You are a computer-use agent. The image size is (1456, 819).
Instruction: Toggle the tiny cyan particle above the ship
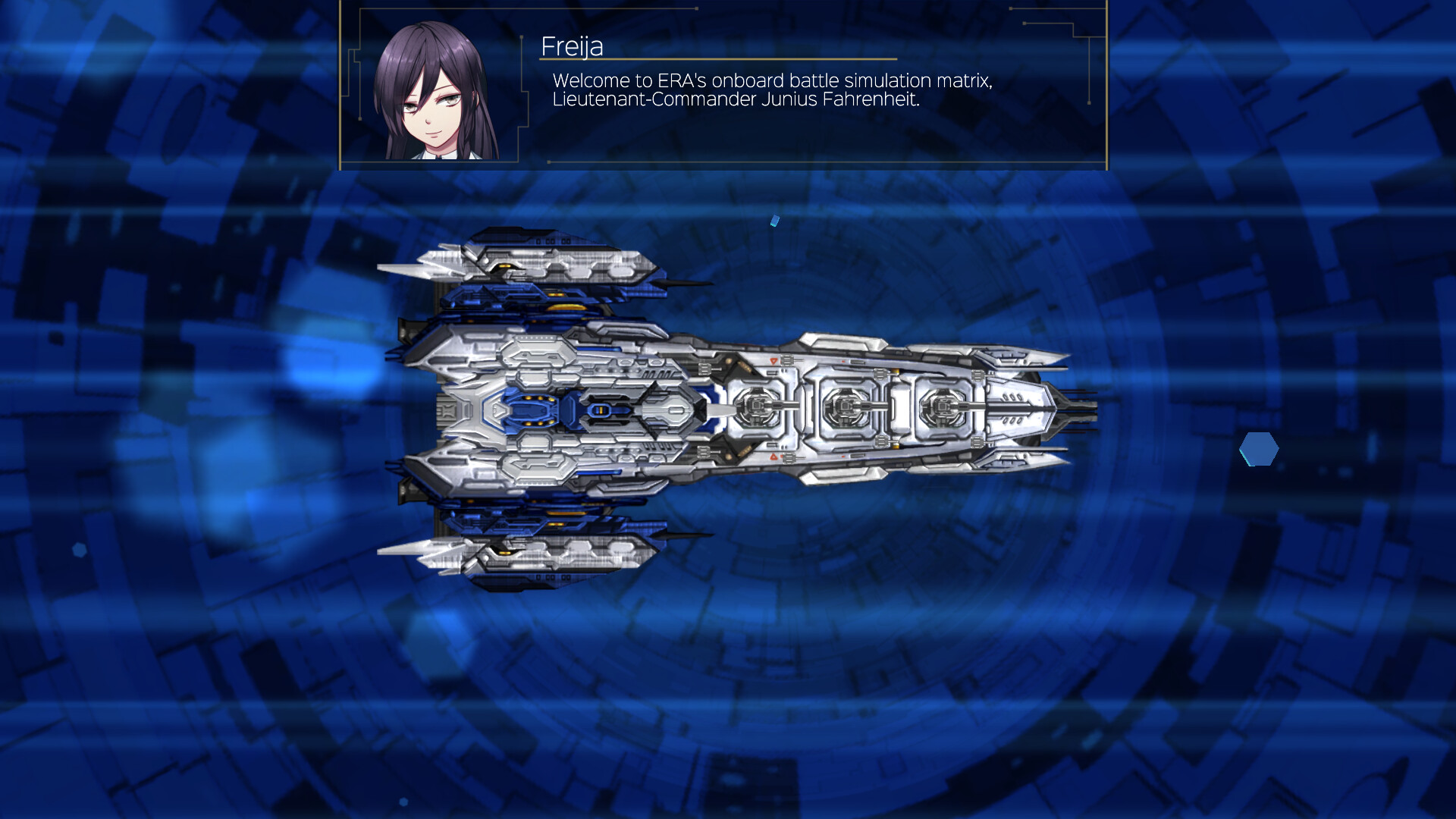point(776,220)
